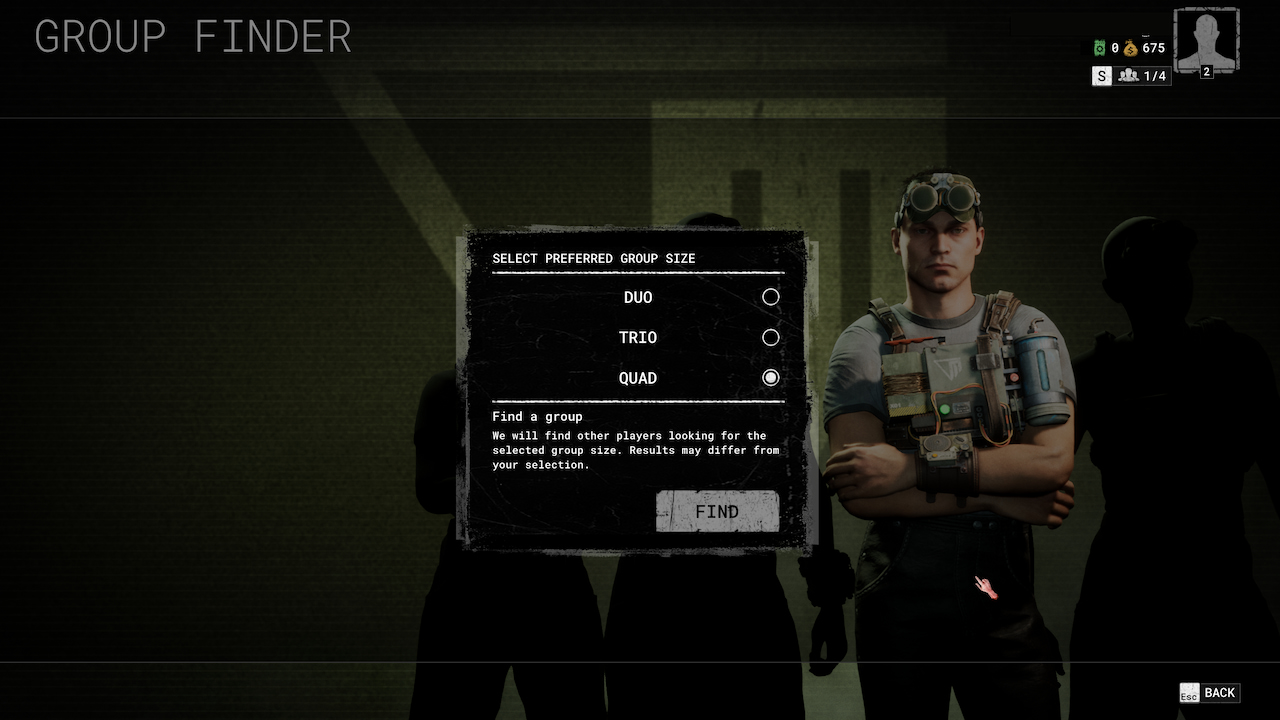Click the green event points ticket icon
Screen dimensions: 1280x720
tap(1098, 47)
